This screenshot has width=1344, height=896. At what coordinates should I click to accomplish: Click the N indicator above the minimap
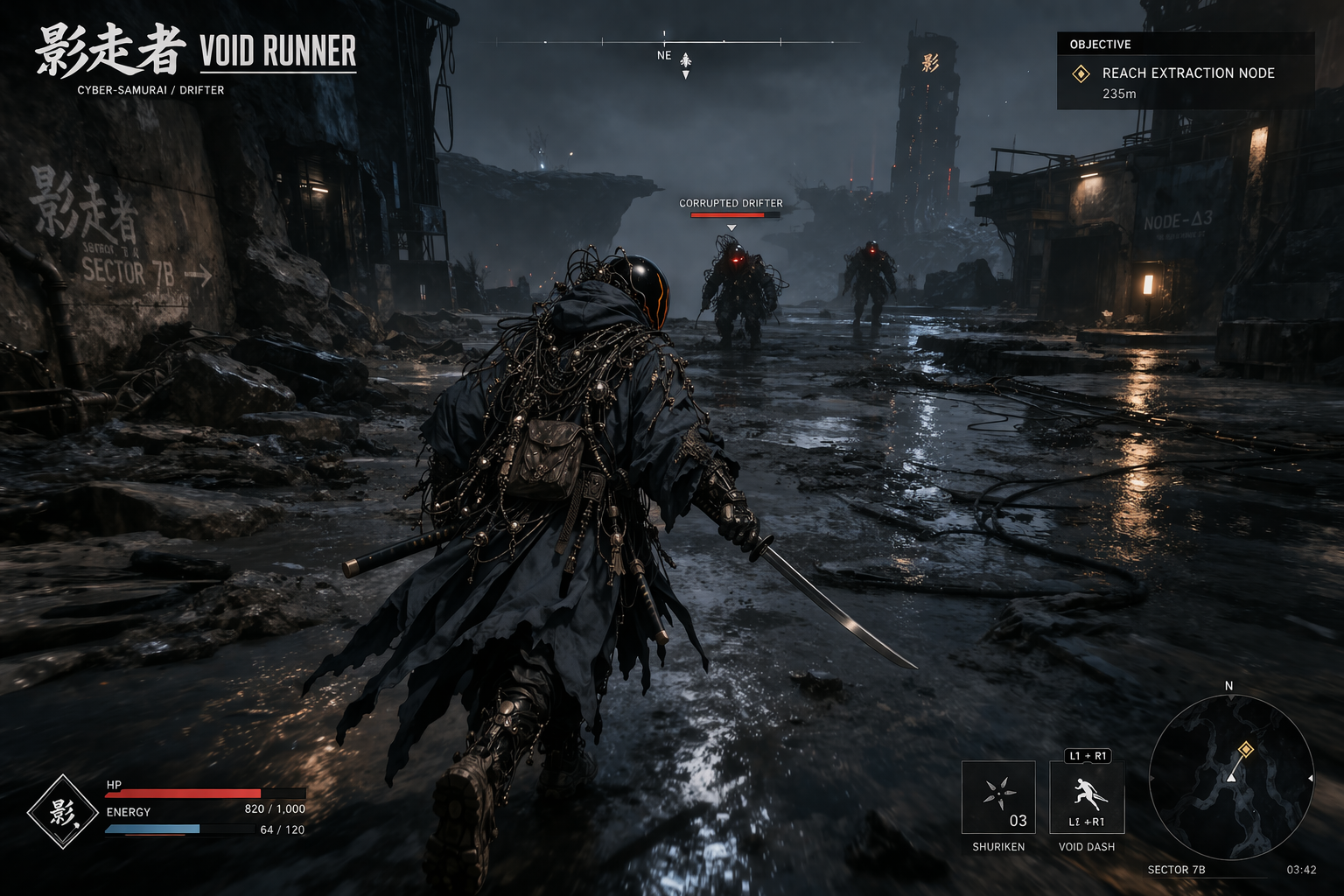click(x=1229, y=686)
